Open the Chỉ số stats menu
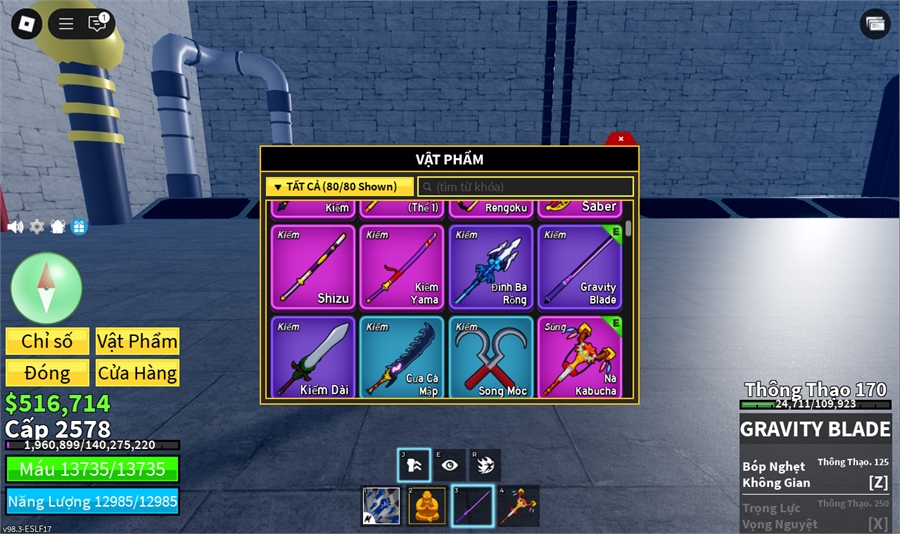This screenshot has height=534, width=900. click(x=47, y=341)
